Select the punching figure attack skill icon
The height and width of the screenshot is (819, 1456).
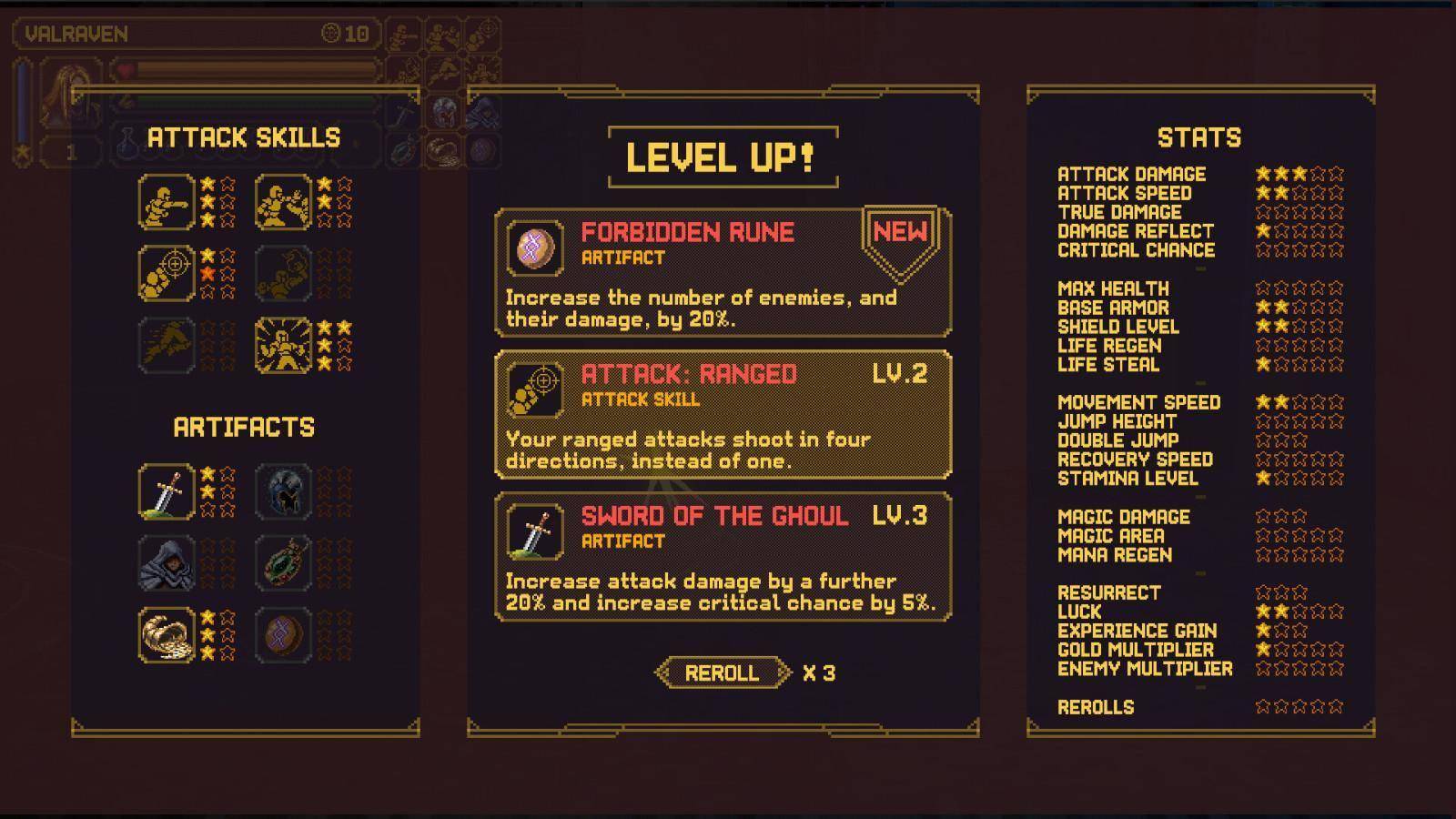[x=167, y=202]
